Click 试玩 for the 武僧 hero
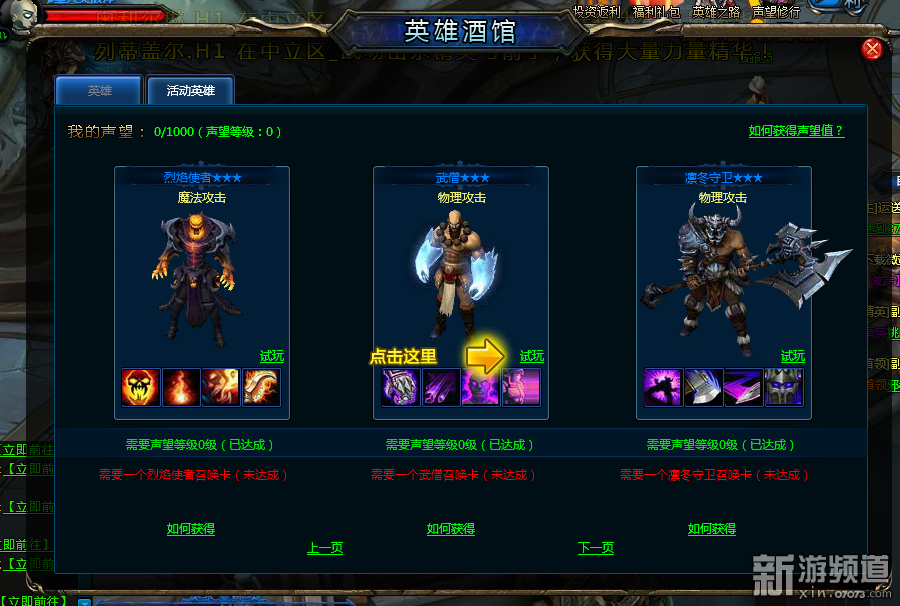 point(532,356)
